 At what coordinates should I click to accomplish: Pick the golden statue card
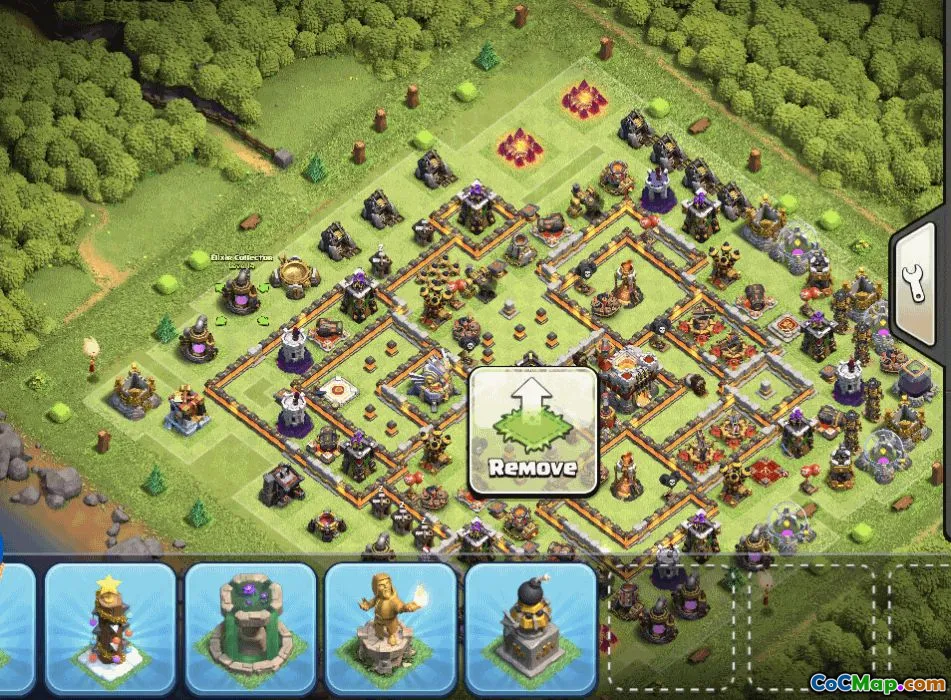(390, 628)
